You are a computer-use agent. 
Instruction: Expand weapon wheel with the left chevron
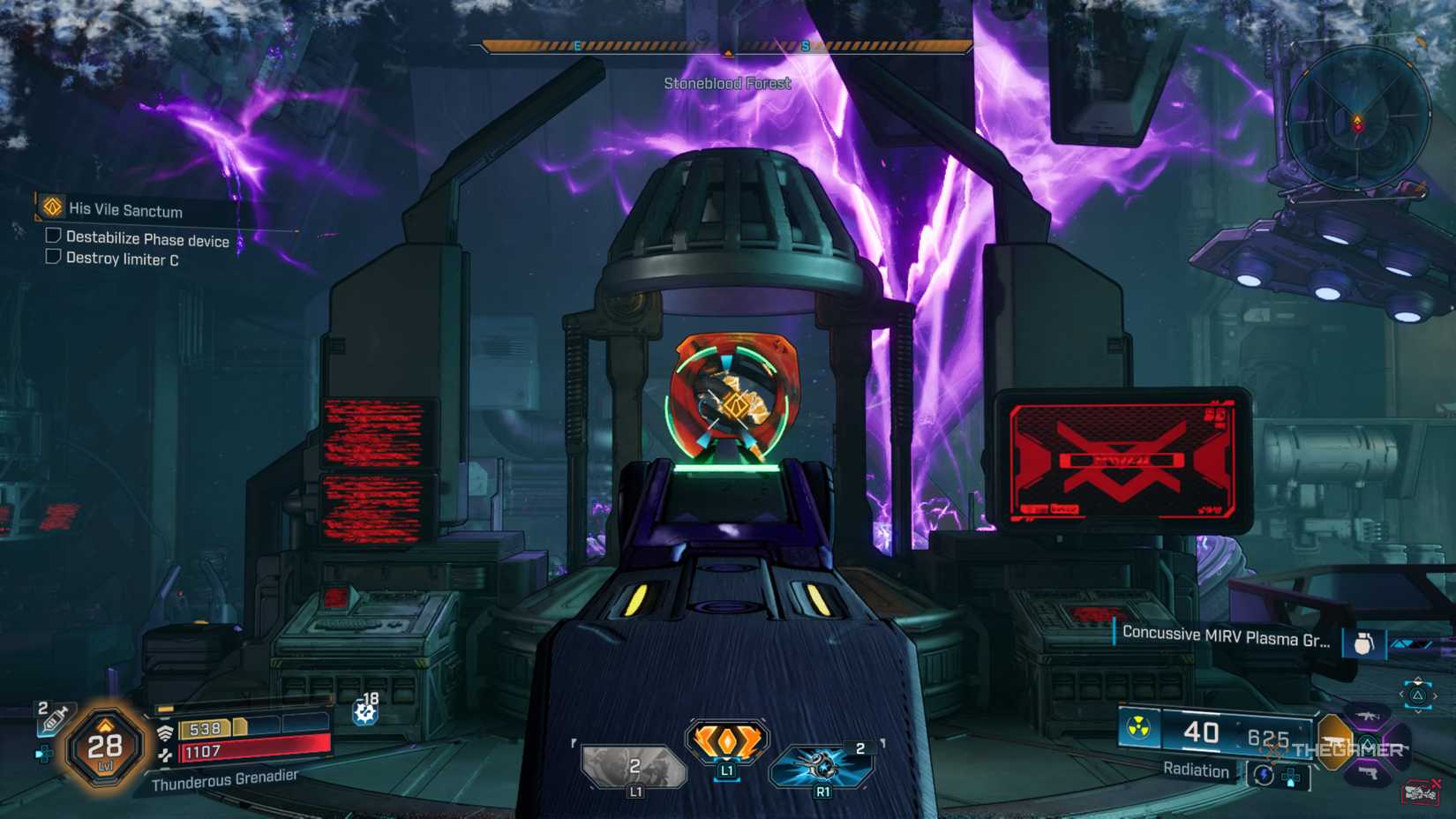(x=1402, y=695)
